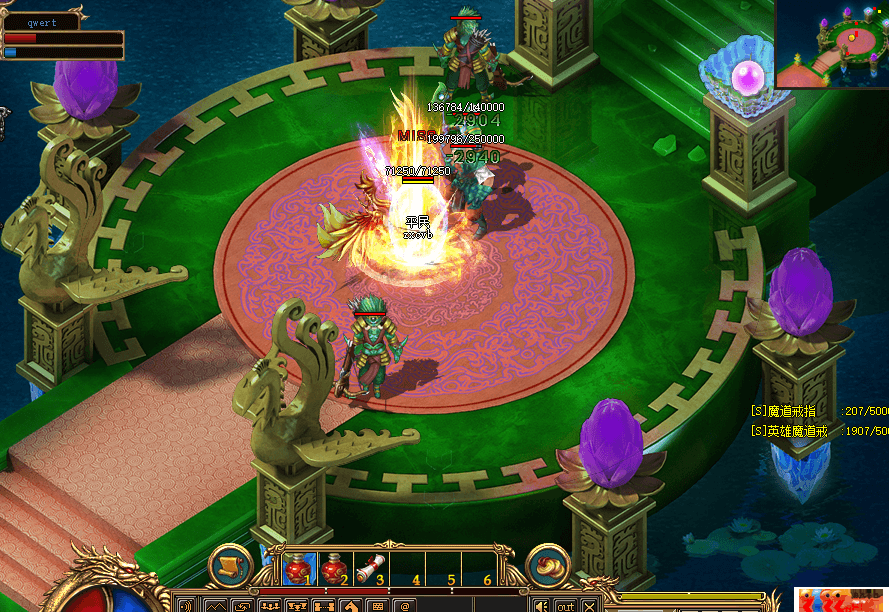Click the @ button in the bottom toolbar
The width and height of the screenshot is (889, 612).
coord(404,605)
